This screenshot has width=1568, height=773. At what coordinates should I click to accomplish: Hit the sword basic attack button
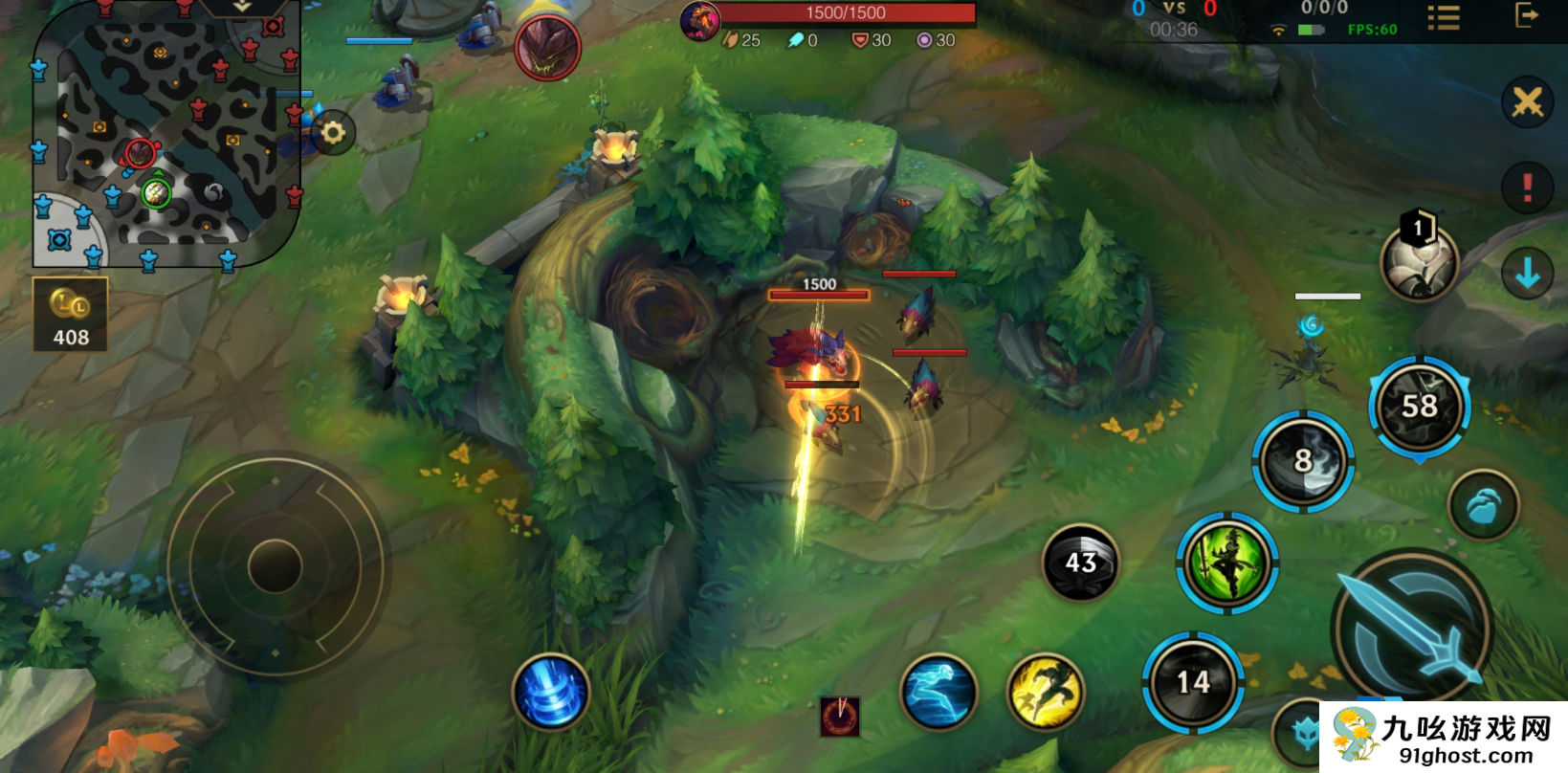point(1412,627)
